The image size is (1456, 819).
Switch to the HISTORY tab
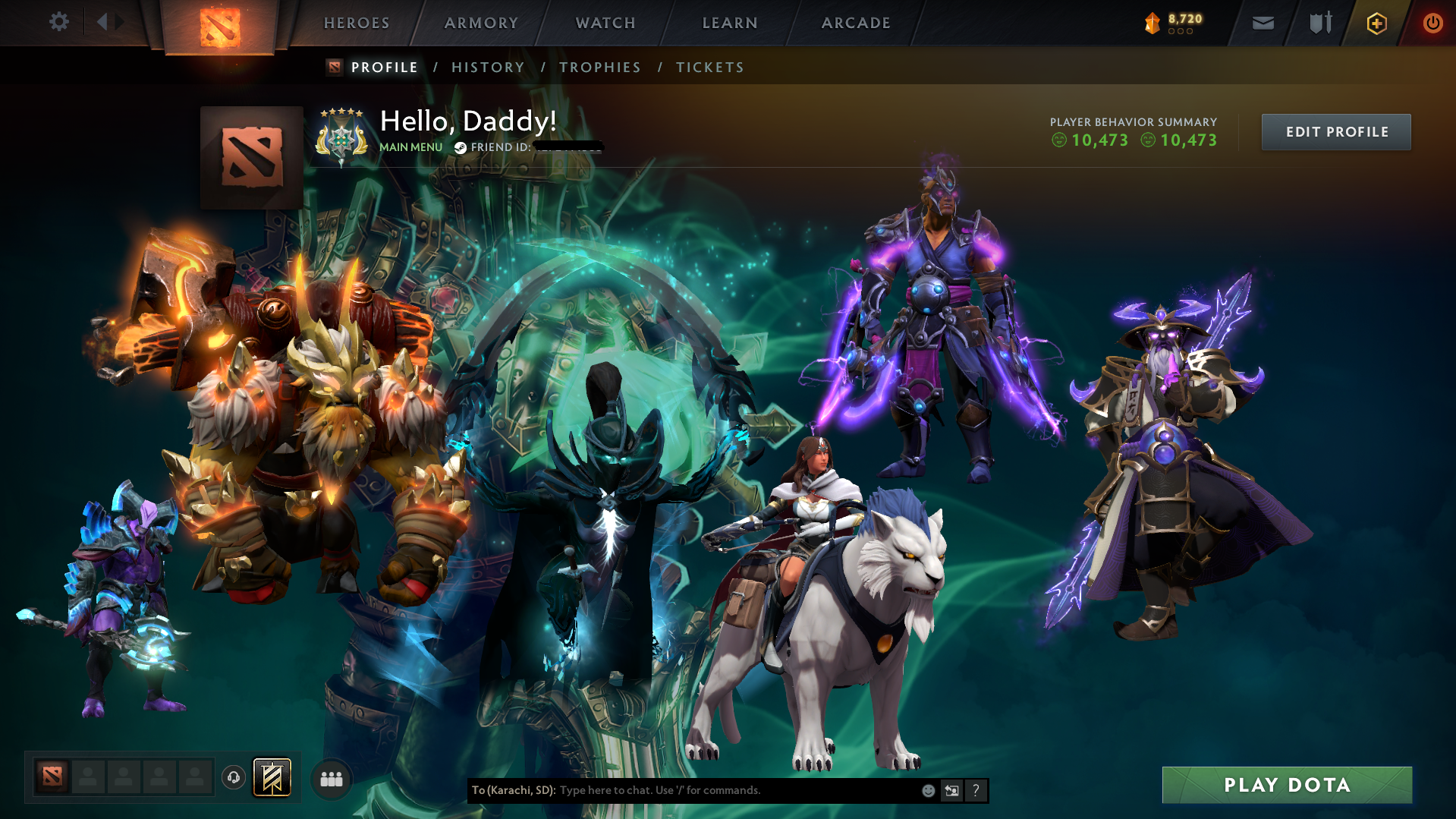pyautogui.click(x=488, y=67)
